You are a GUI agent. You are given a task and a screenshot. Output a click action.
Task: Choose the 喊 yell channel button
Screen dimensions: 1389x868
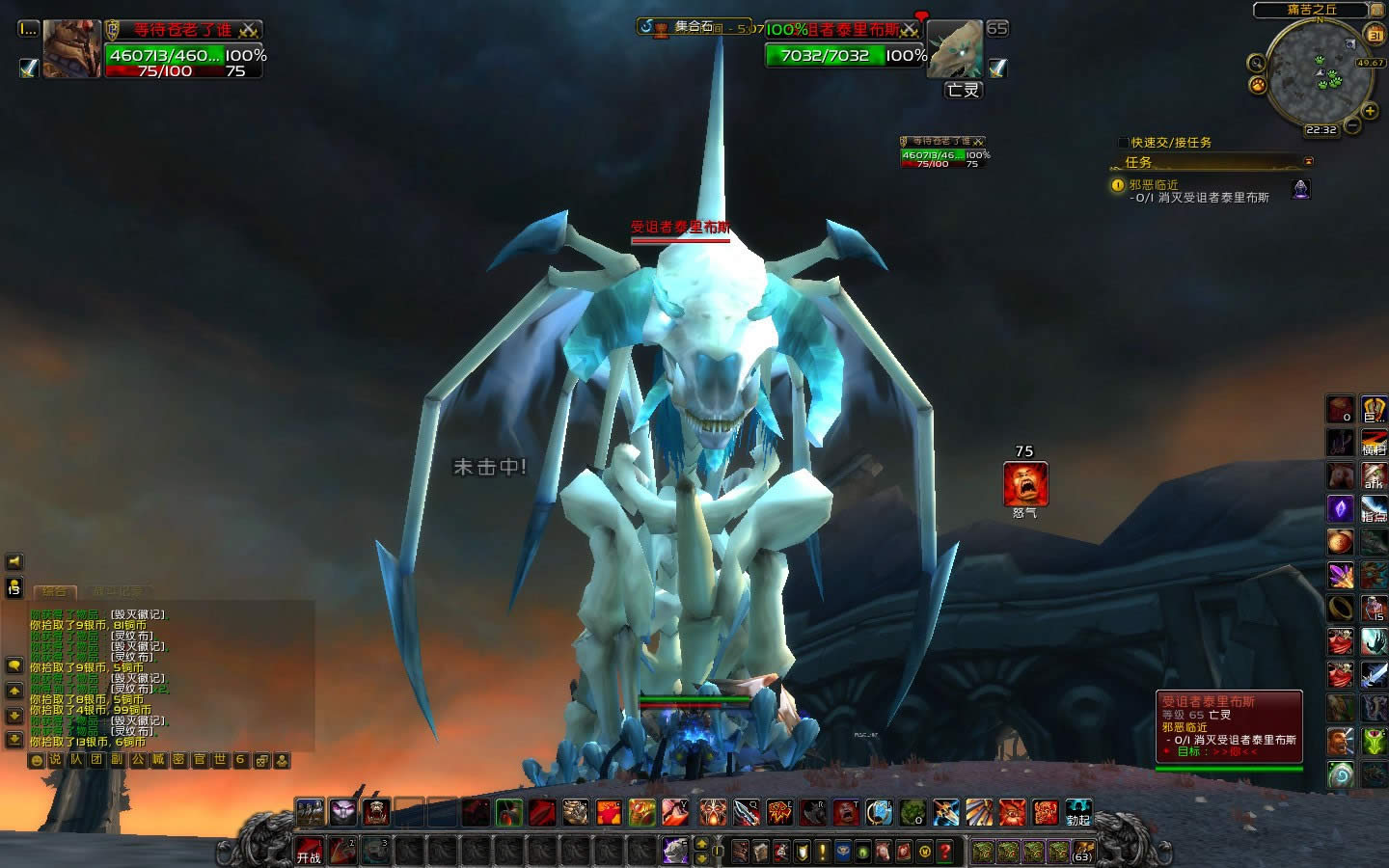157,760
